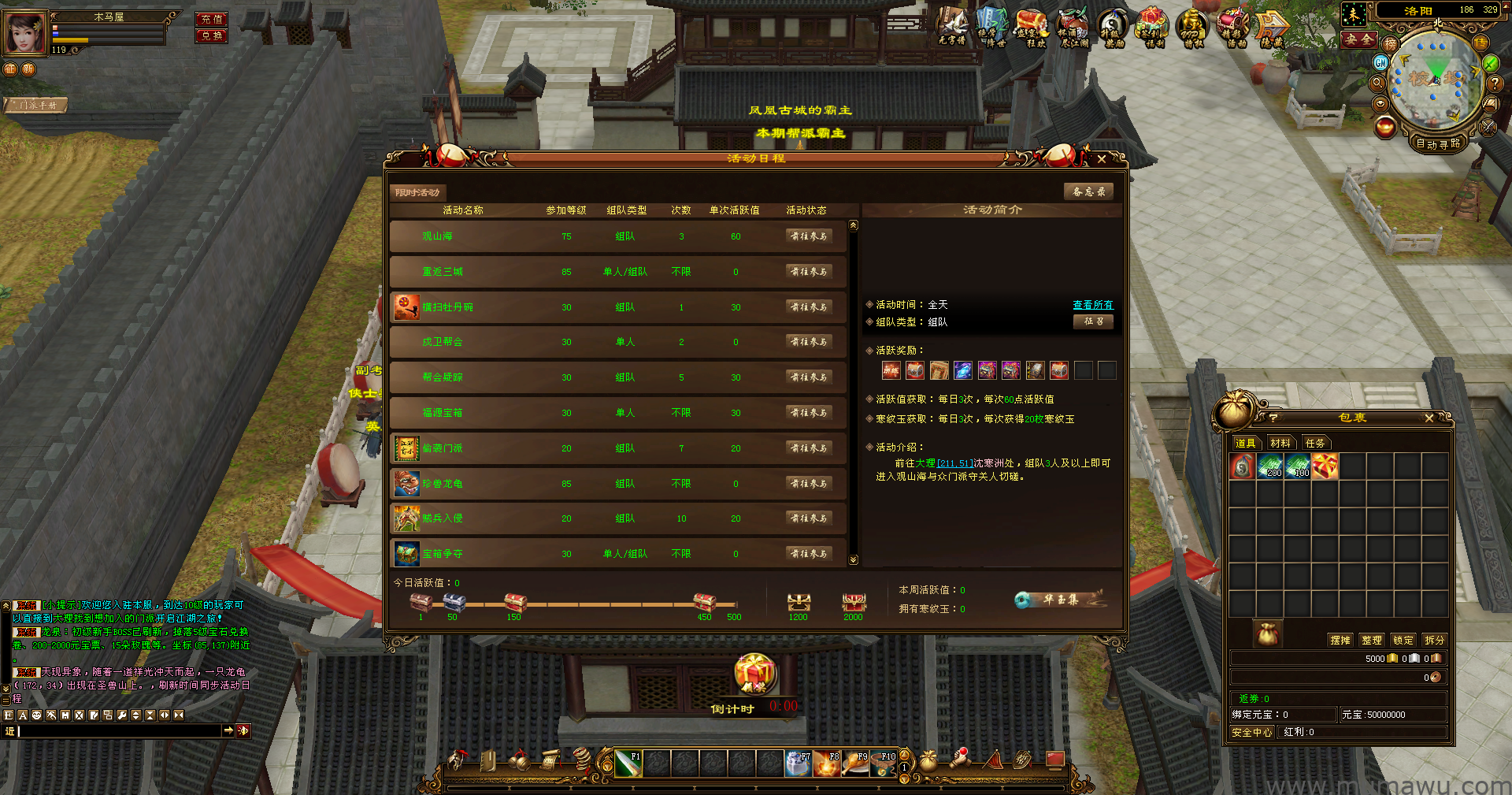The image size is (1512, 795).
Task: Close the 包裹 bag window
Action: (x=1429, y=418)
